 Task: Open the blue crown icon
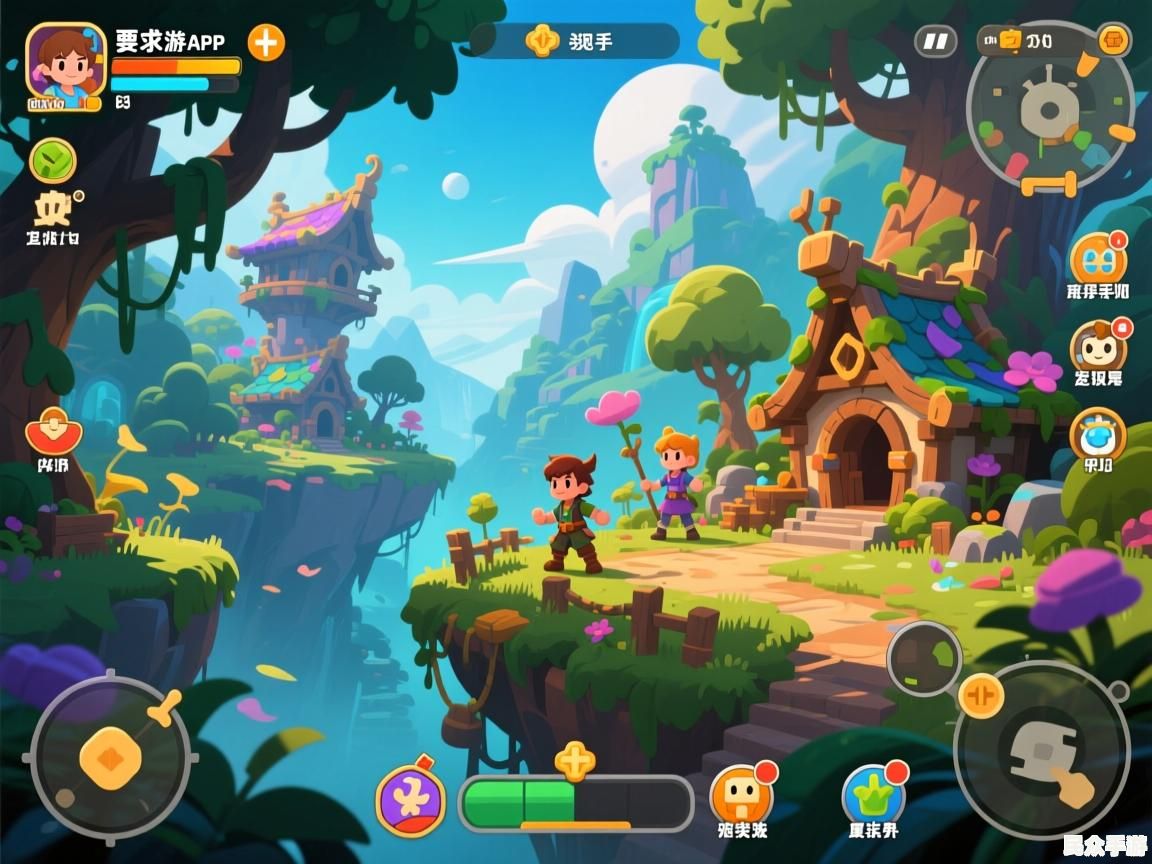873,796
